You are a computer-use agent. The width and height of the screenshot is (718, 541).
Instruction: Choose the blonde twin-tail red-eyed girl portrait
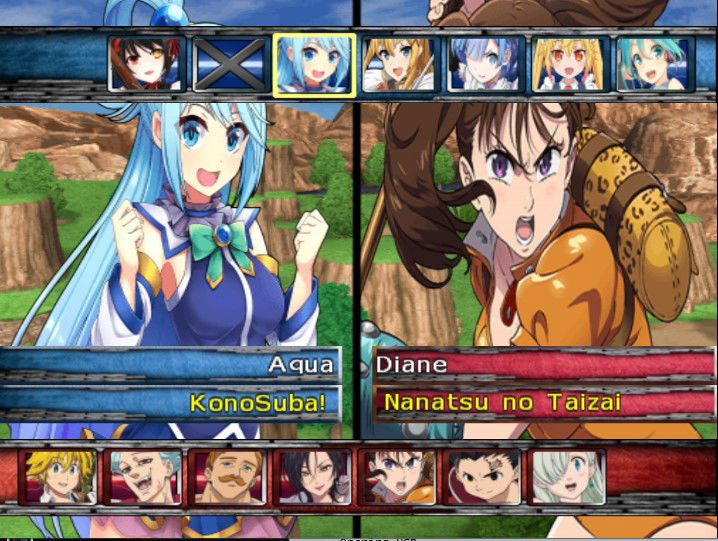point(569,64)
